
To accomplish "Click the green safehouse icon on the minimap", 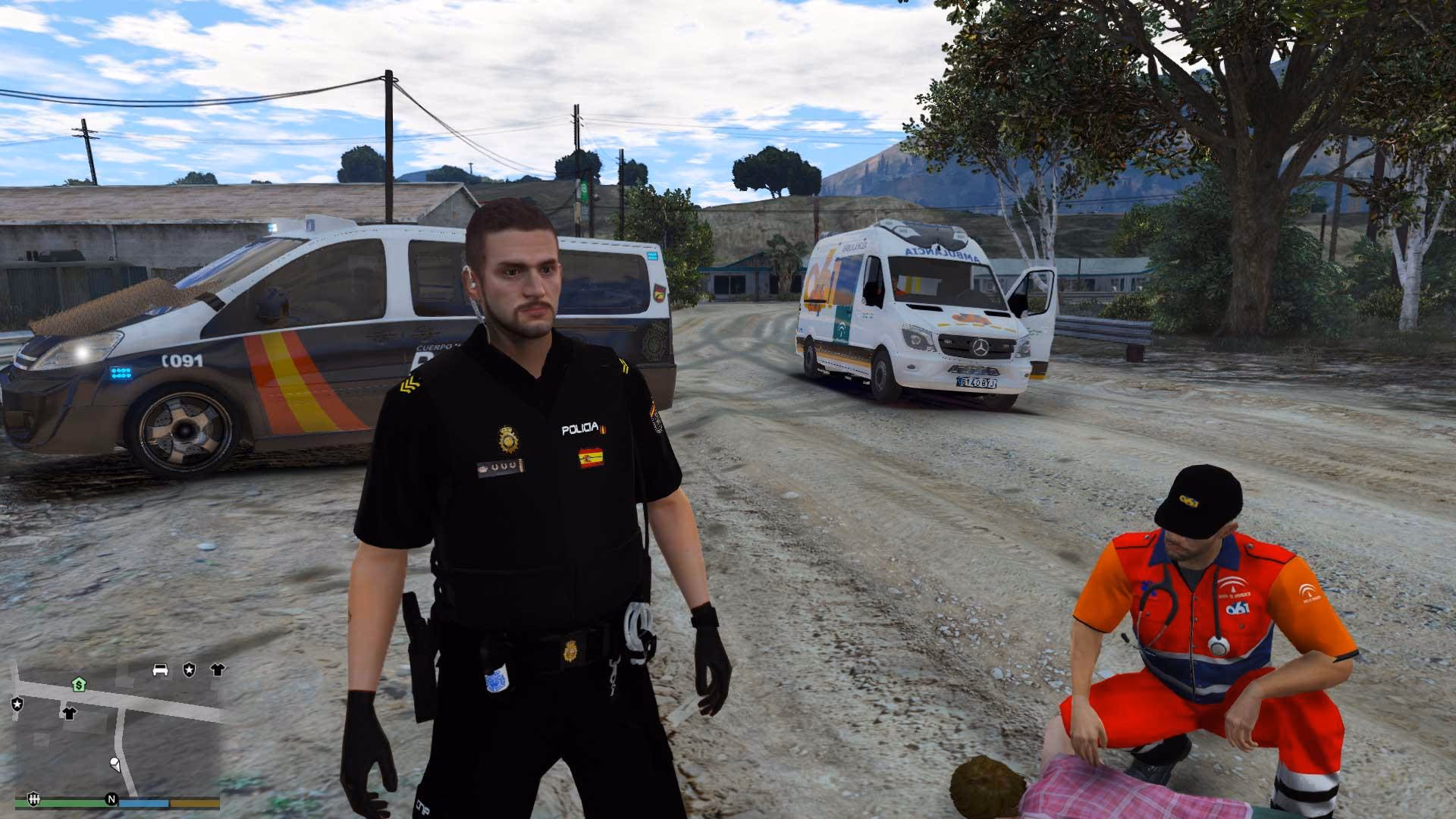I will point(79,686).
